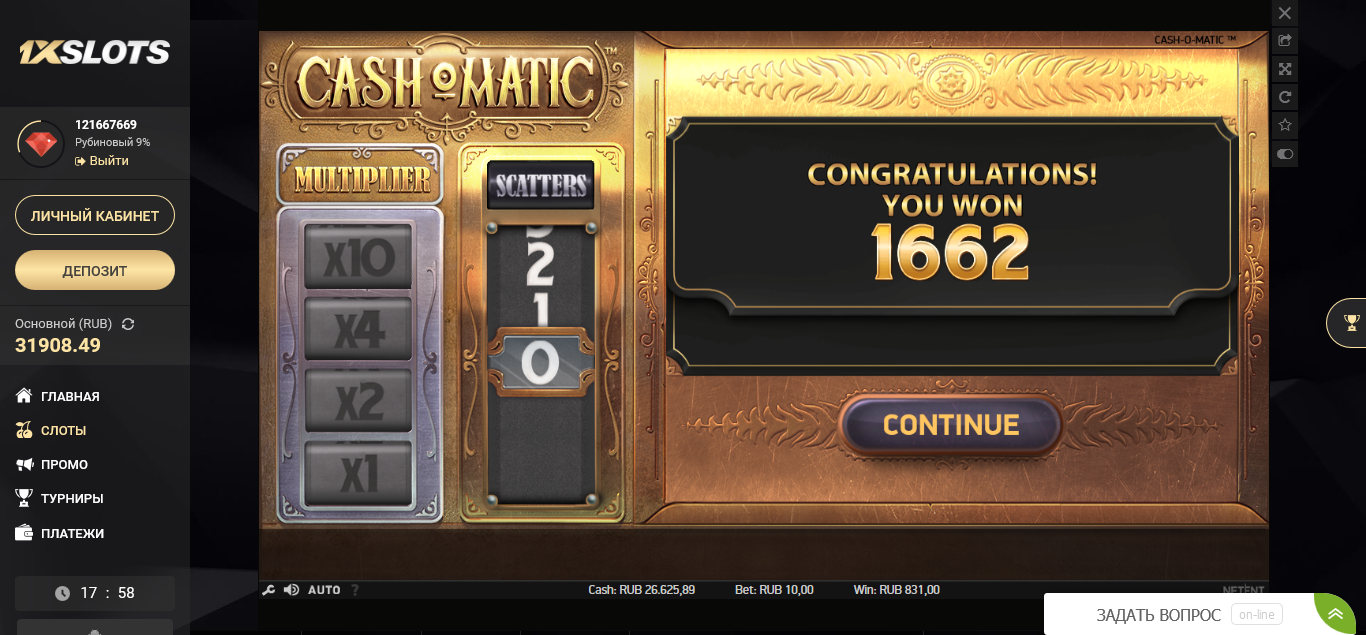This screenshot has width=1366, height=635.
Task: Open the wrench game settings
Action: 268,590
